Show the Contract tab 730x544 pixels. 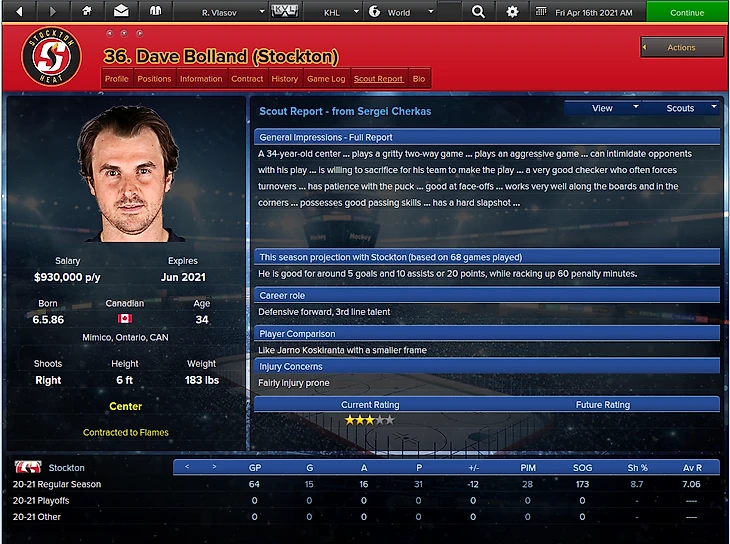[x=247, y=79]
